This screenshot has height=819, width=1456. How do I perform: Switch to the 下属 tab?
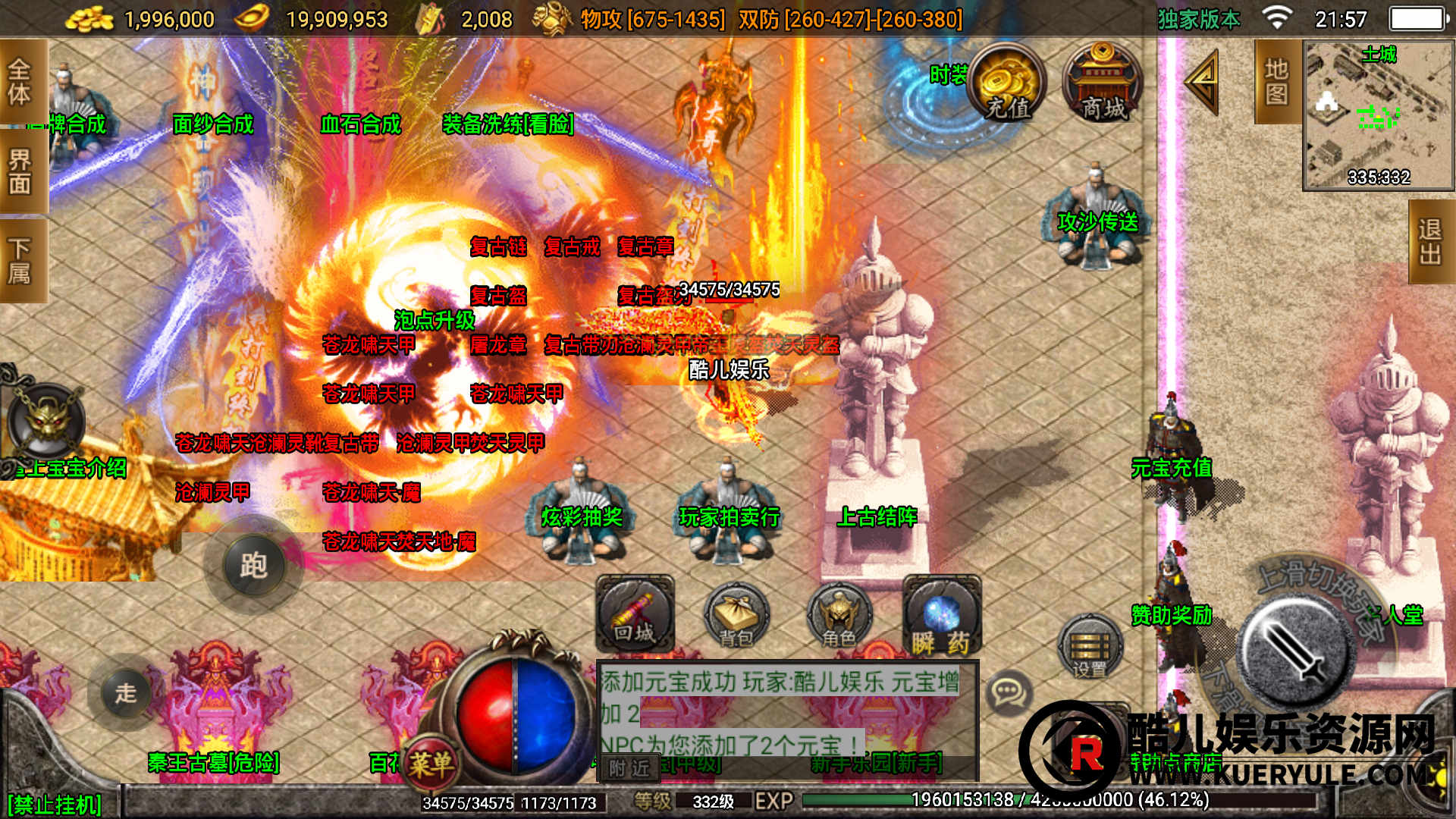(x=20, y=260)
